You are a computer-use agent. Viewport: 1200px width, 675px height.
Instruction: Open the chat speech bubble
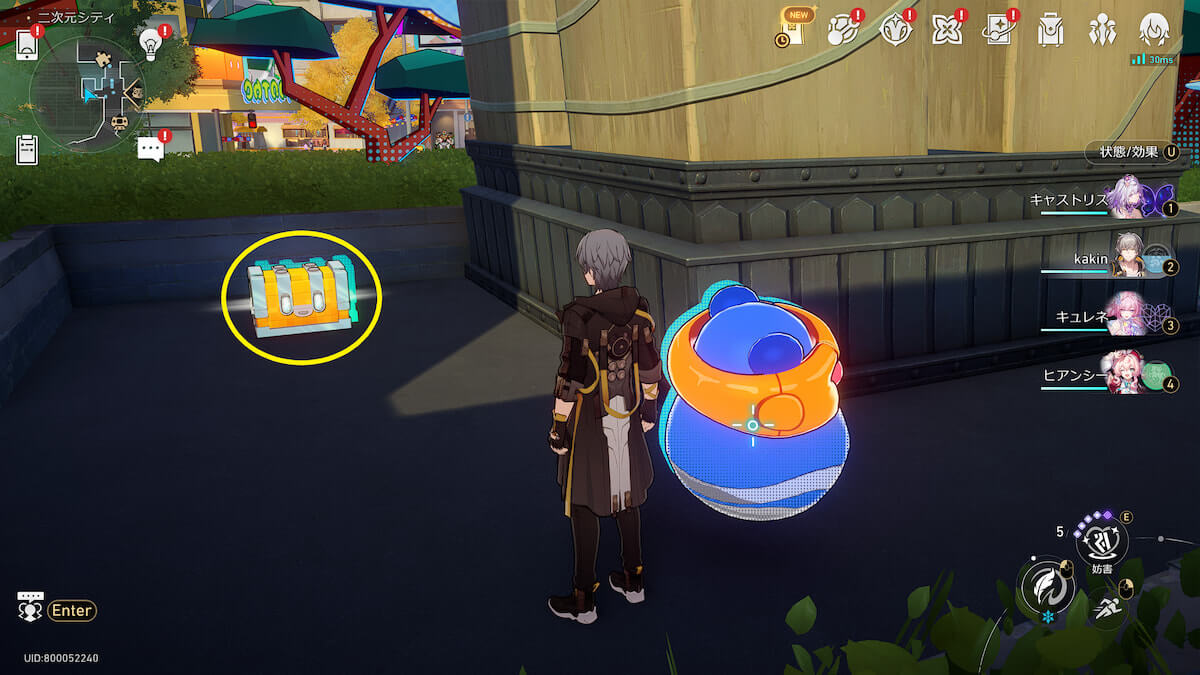[x=150, y=150]
